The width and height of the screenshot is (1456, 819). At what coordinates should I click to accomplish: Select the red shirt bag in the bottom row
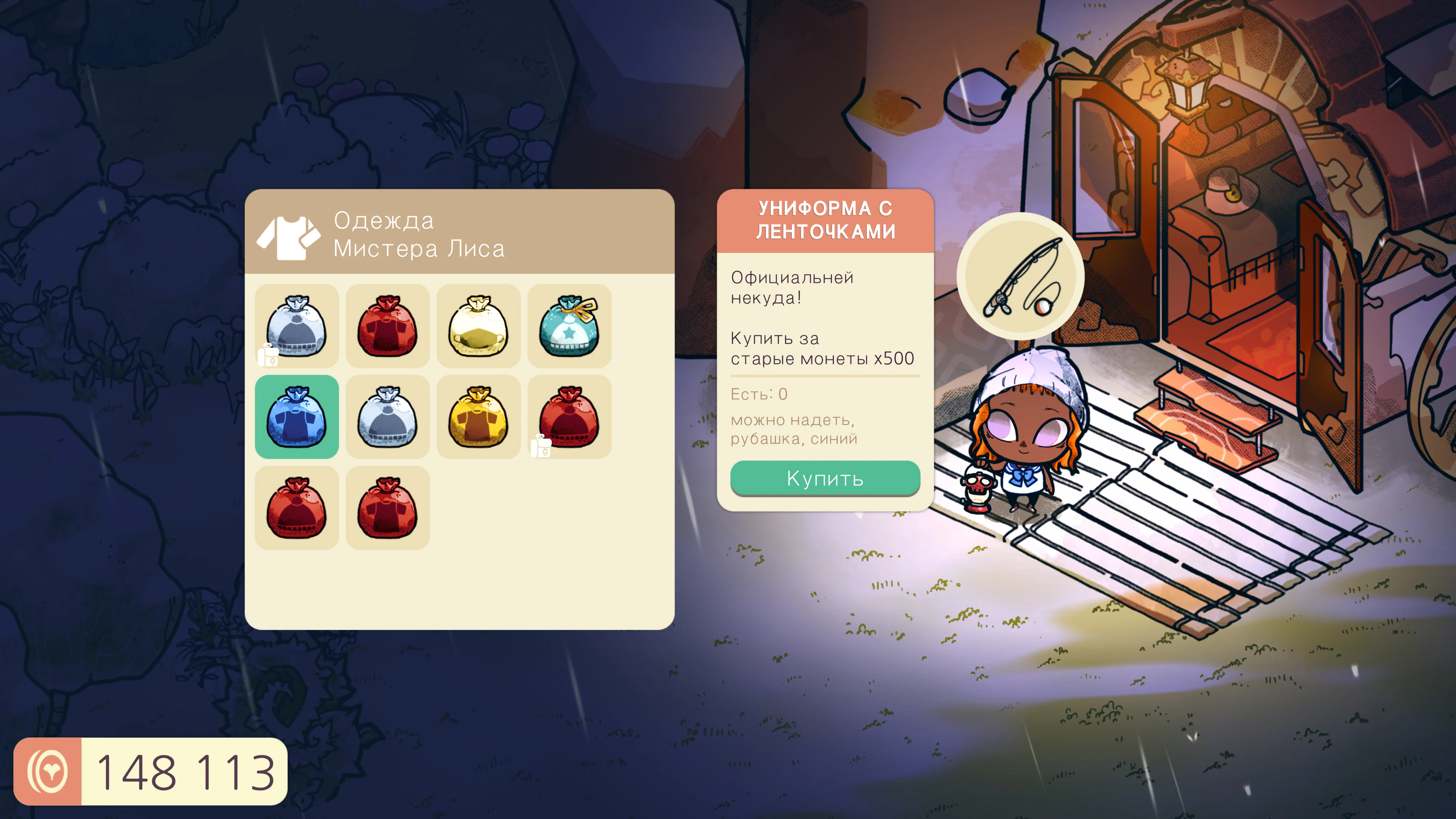[388, 507]
